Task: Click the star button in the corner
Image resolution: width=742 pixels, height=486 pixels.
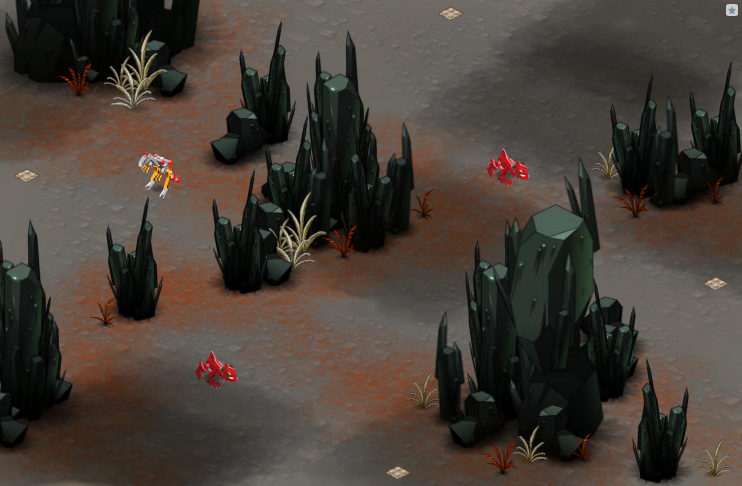Action: click(x=731, y=10)
